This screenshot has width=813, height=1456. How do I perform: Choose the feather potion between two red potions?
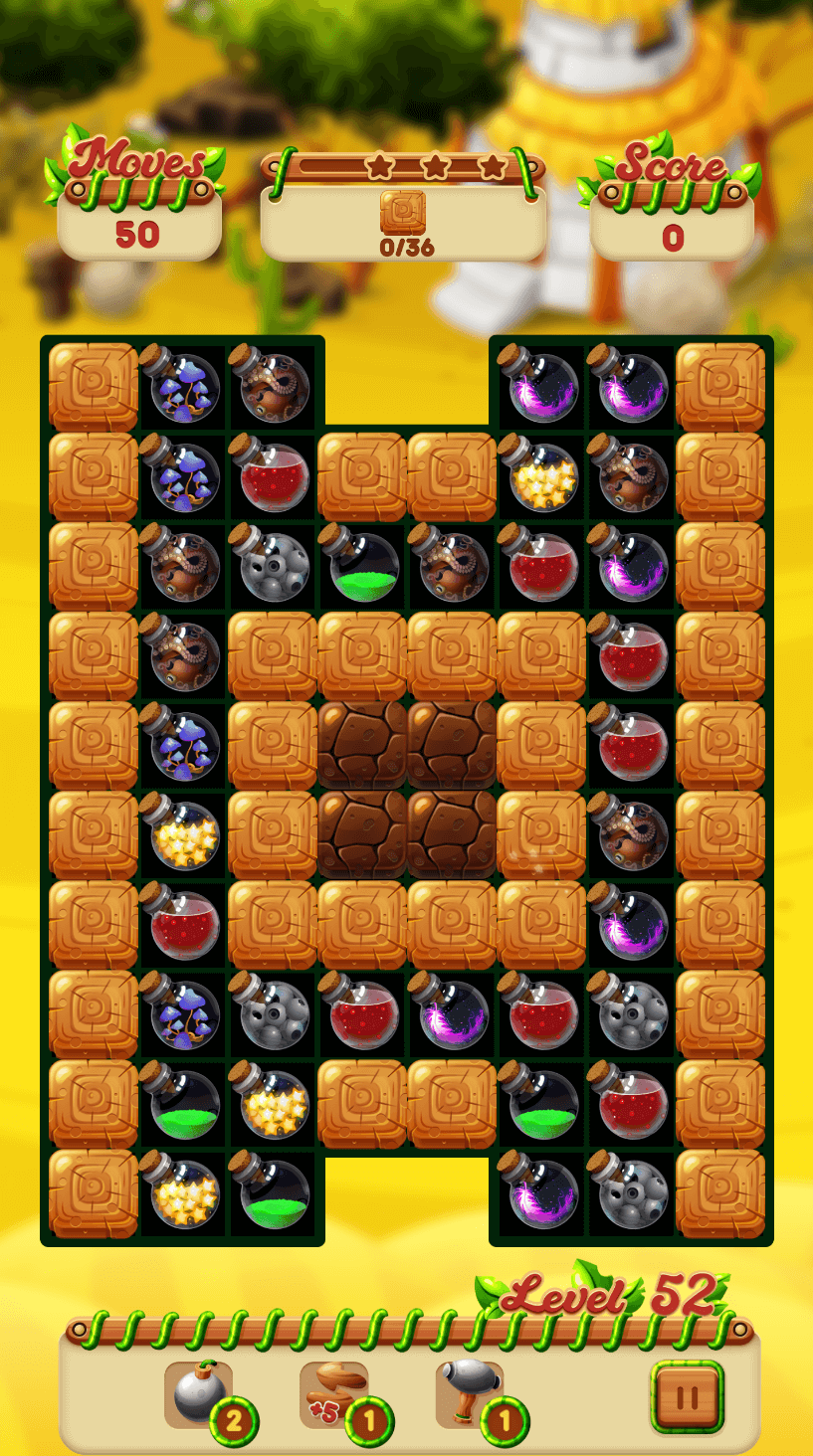(451, 1013)
